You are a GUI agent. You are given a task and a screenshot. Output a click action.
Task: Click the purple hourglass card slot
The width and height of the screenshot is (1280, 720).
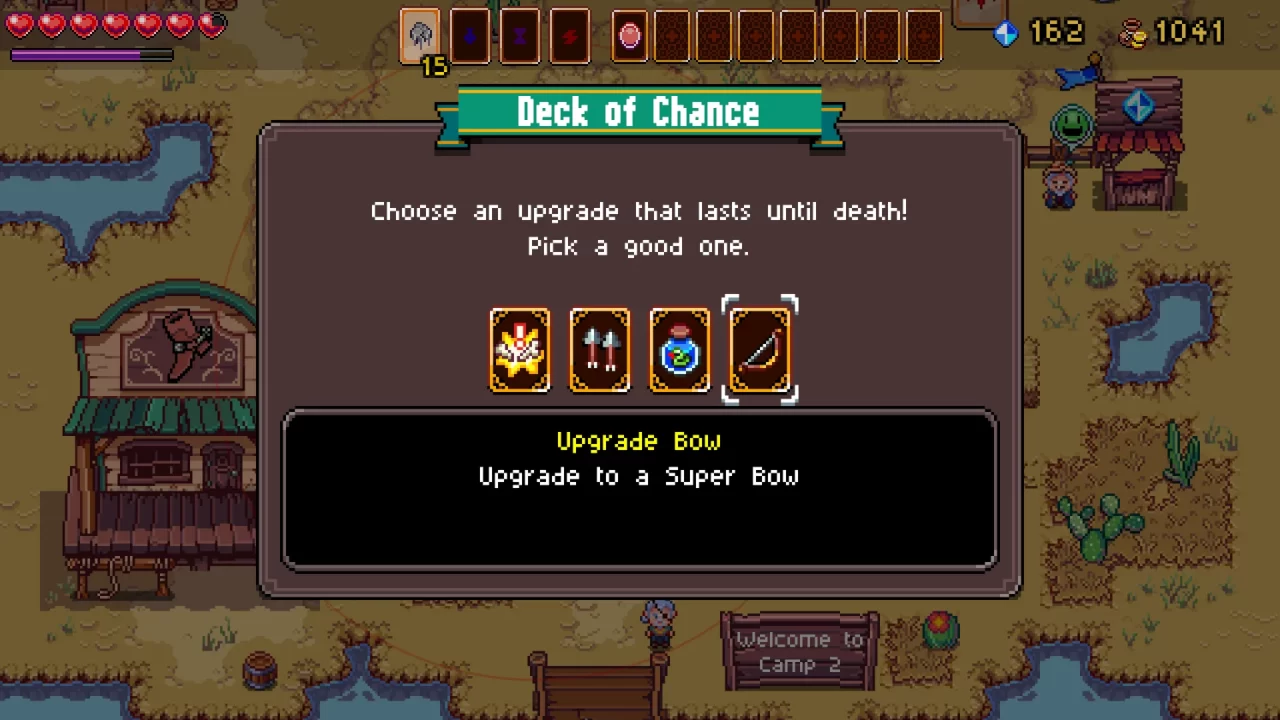[519, 36]
